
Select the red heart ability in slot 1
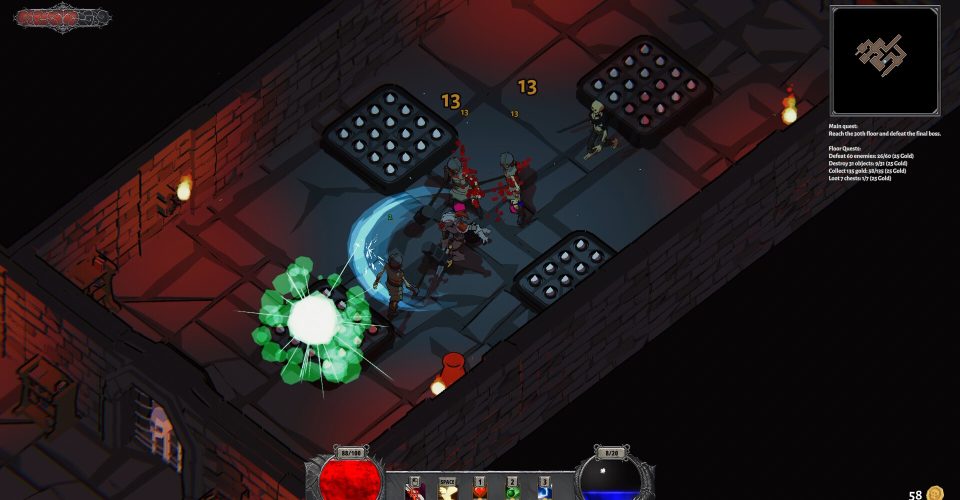pos(479,490)
